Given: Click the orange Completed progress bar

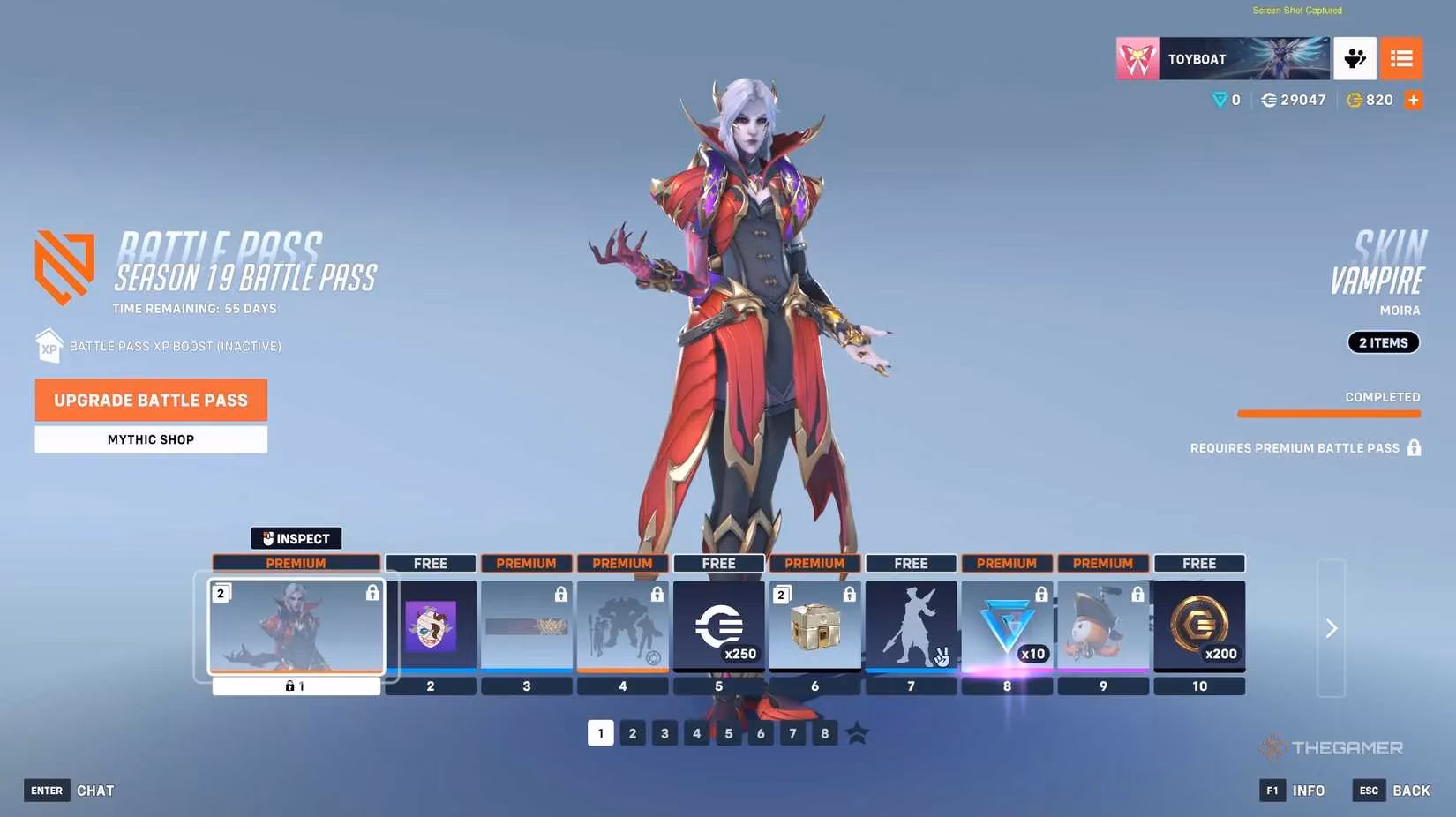Looking at the screenshot, I should click(1328, 411).
